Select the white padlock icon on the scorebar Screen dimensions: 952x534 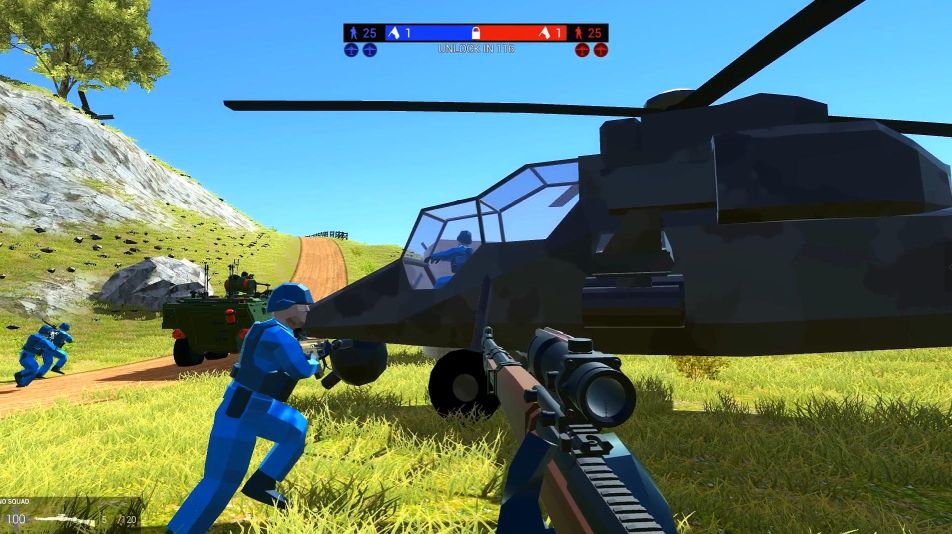coord(476,33)
